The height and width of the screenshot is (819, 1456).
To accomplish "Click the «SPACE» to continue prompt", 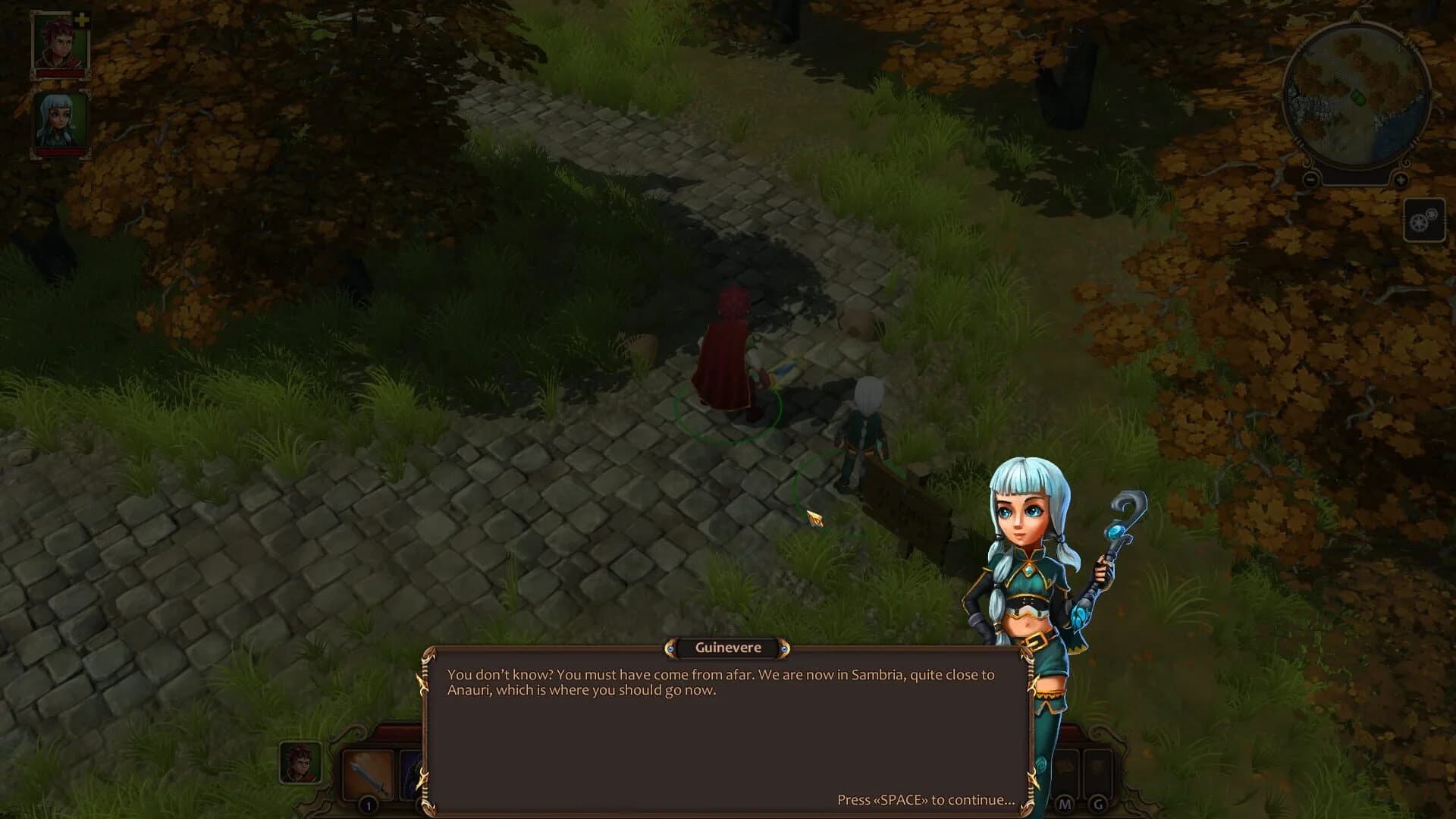I will pyautogui.click(x=925, y=799).
